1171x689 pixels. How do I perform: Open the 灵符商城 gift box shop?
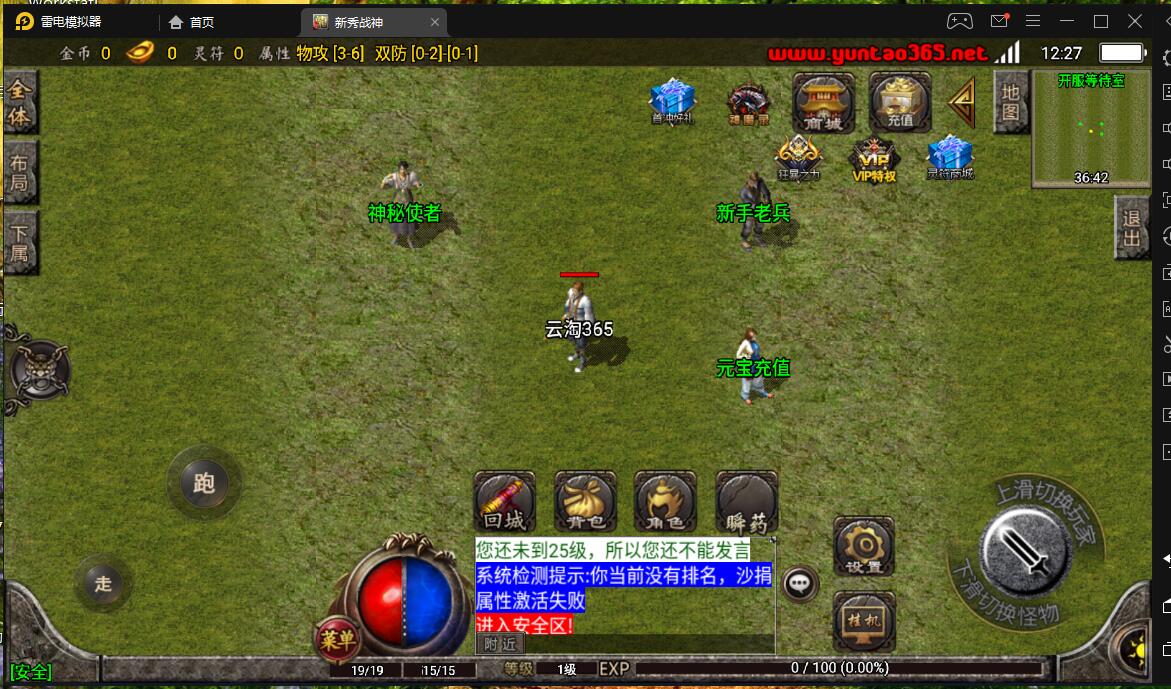(949, 158)
